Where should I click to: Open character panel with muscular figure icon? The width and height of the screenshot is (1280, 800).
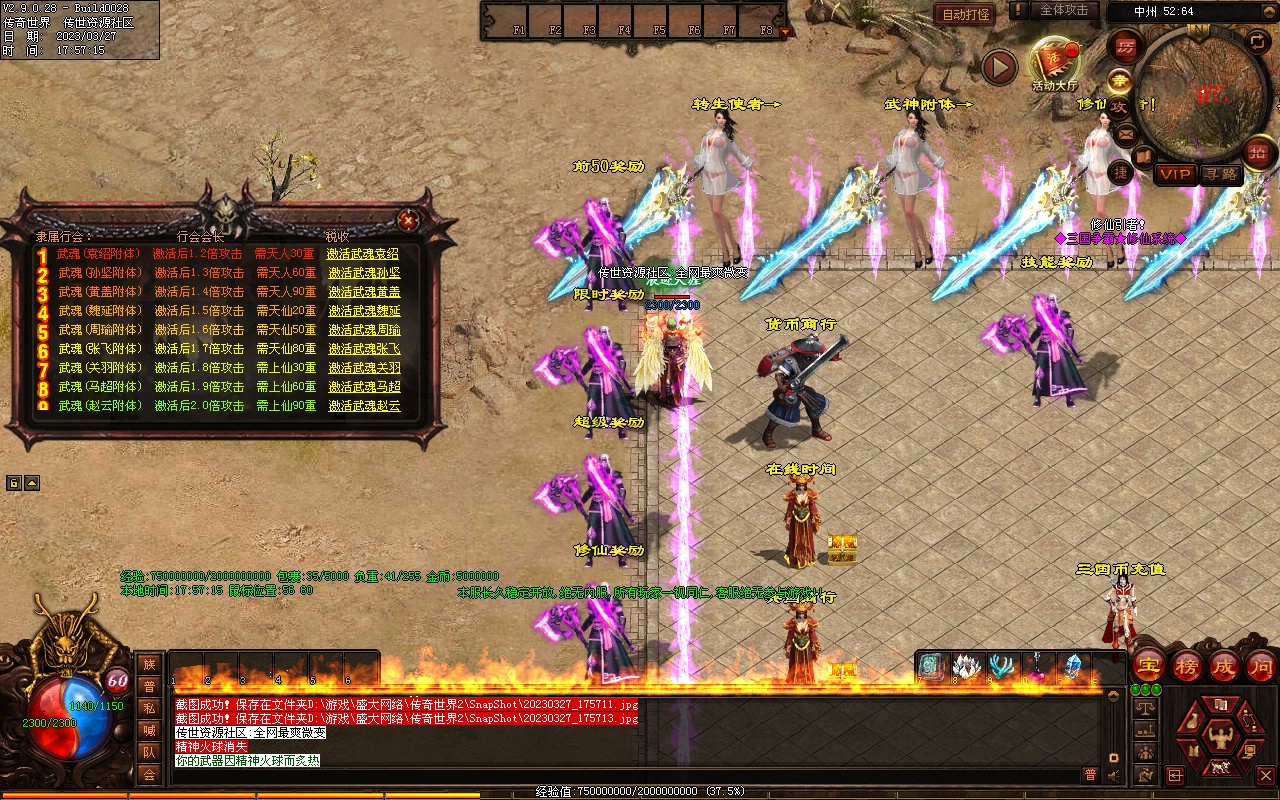1219,737
